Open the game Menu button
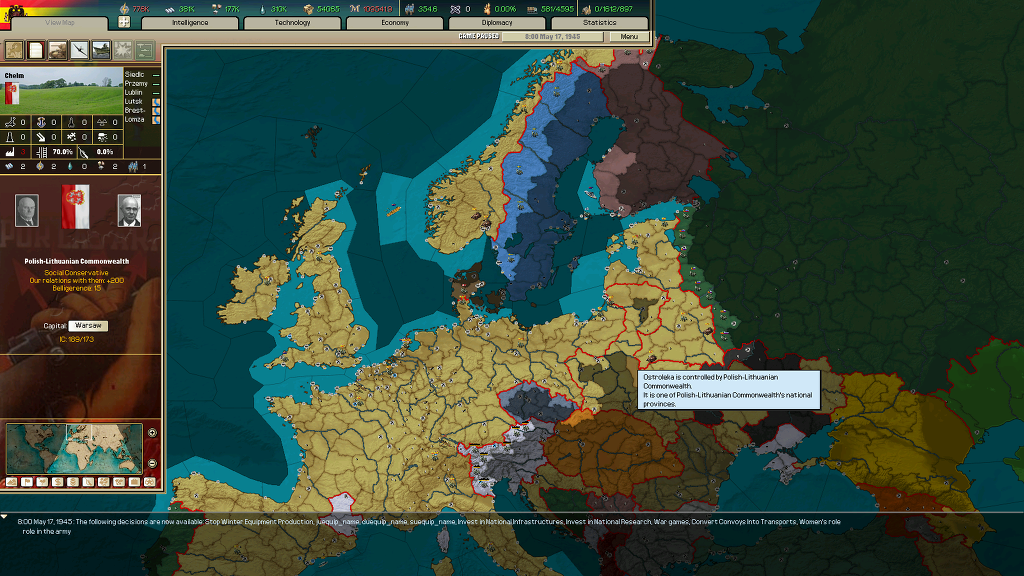Viewport: 1024px width, 576px height. pos(629,37)
